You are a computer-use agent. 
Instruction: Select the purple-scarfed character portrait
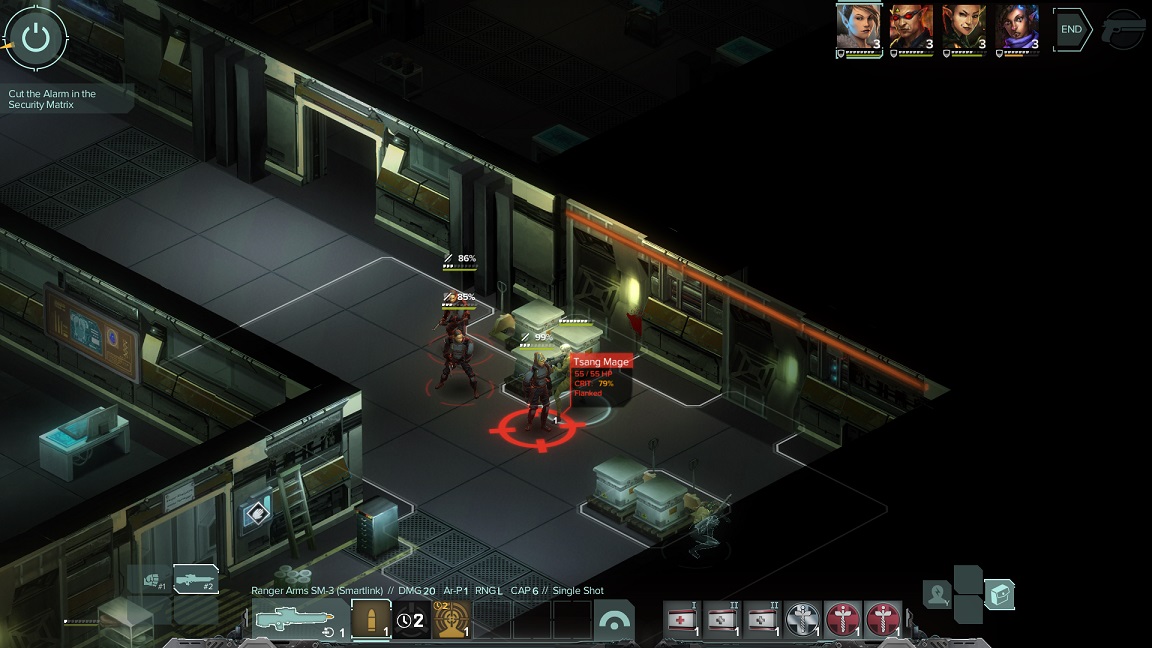1017,28
